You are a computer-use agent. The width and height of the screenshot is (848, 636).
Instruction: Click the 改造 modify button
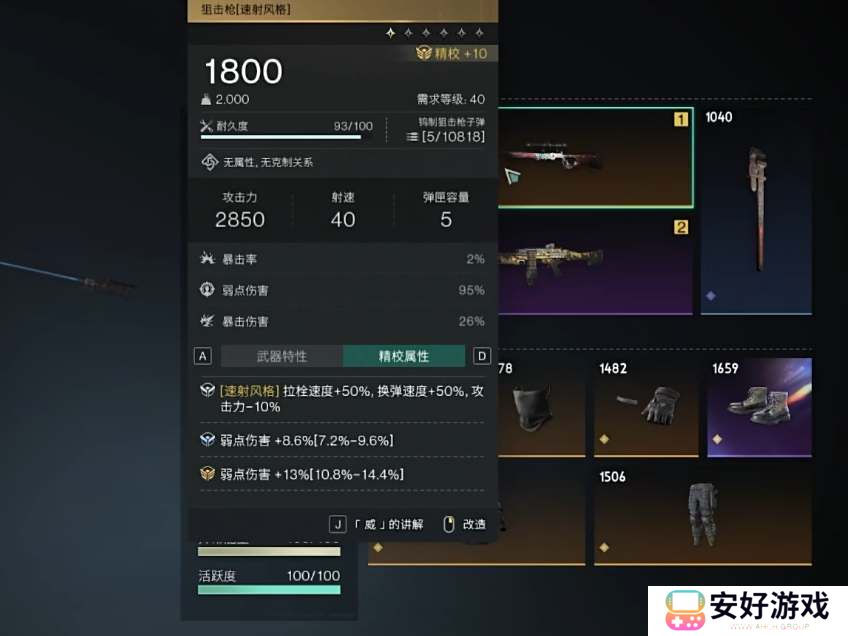[466, 524]
